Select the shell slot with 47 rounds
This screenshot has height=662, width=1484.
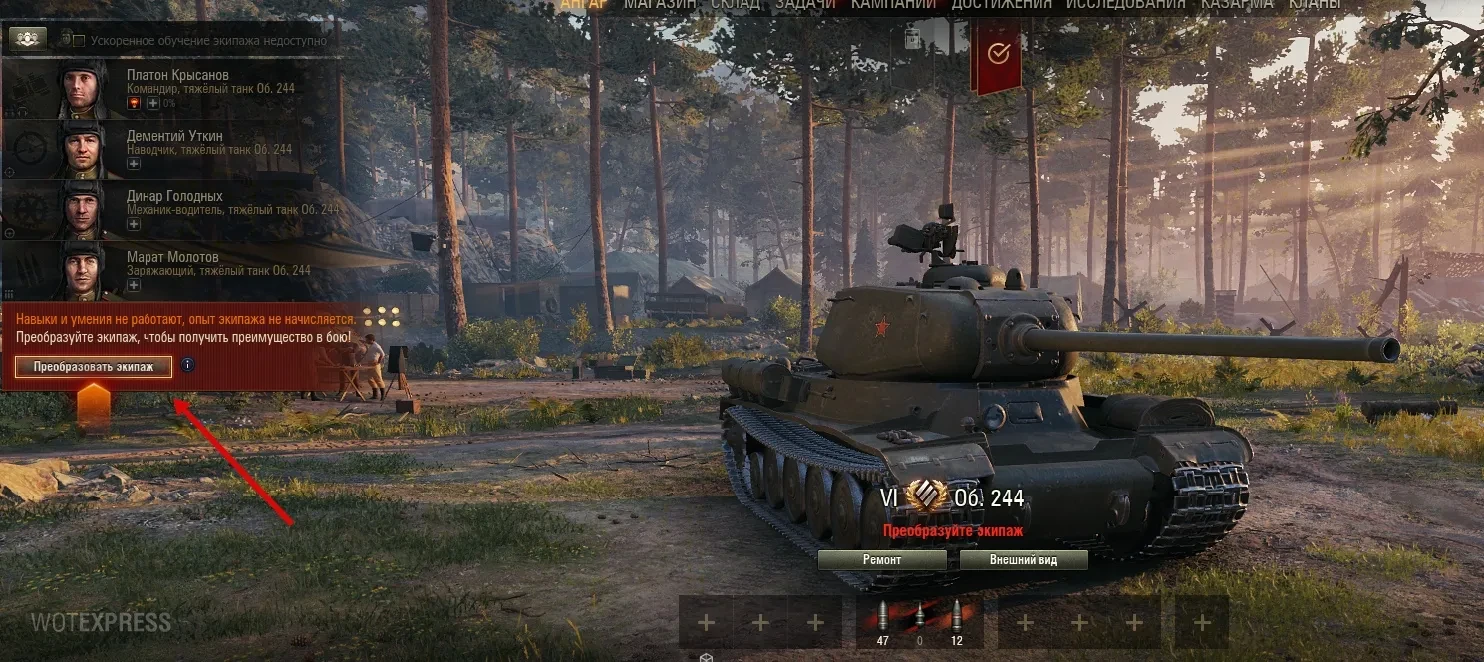coord(882,622)
